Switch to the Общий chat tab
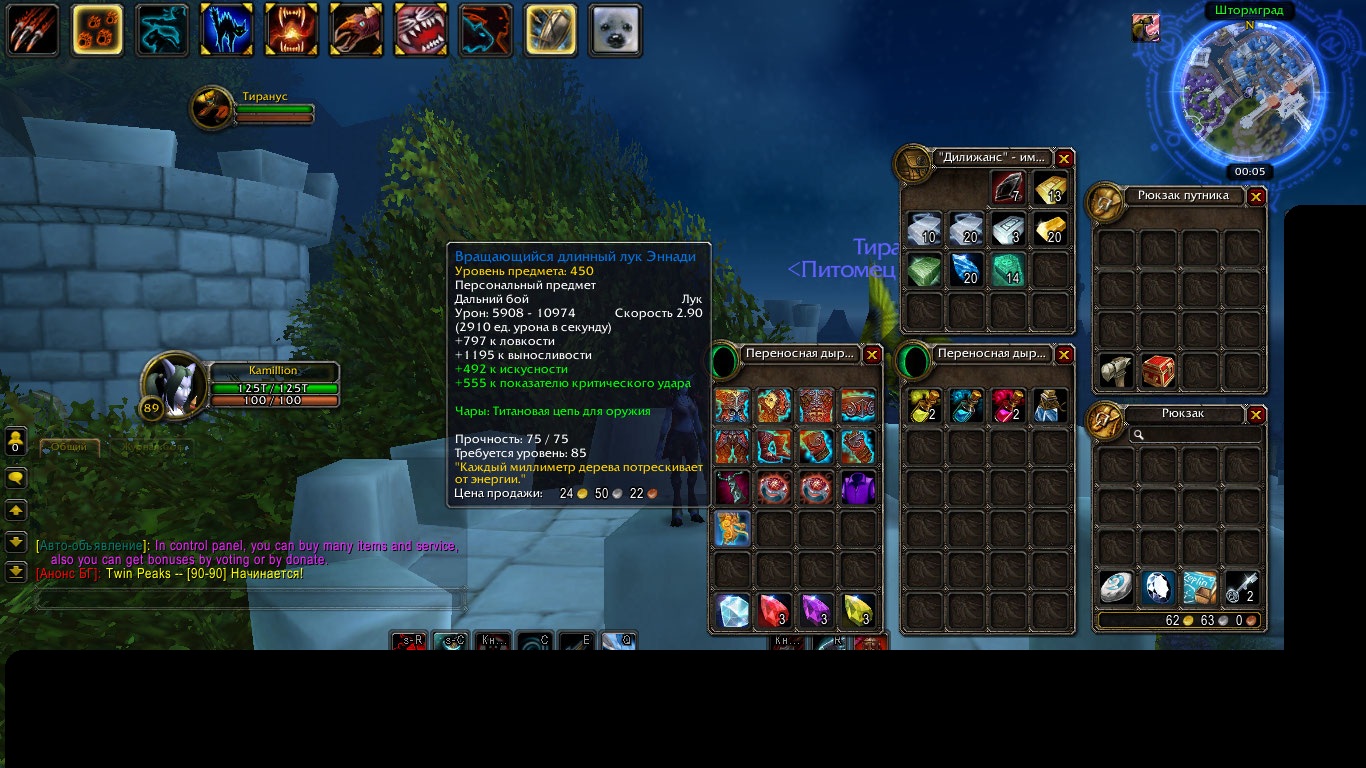 click(x=69, y=447)
